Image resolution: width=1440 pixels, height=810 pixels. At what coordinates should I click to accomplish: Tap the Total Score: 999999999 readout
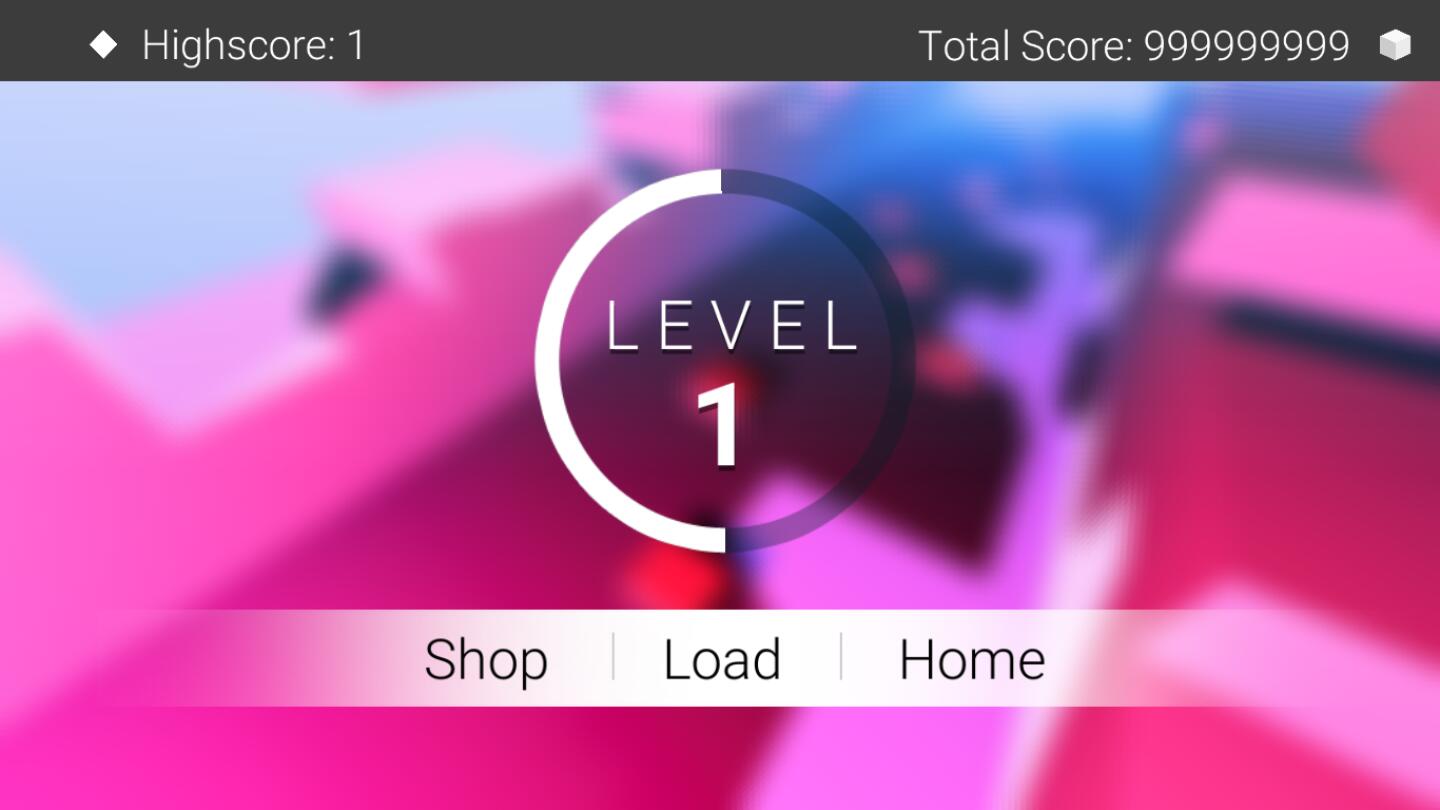tap(1133, 44)
